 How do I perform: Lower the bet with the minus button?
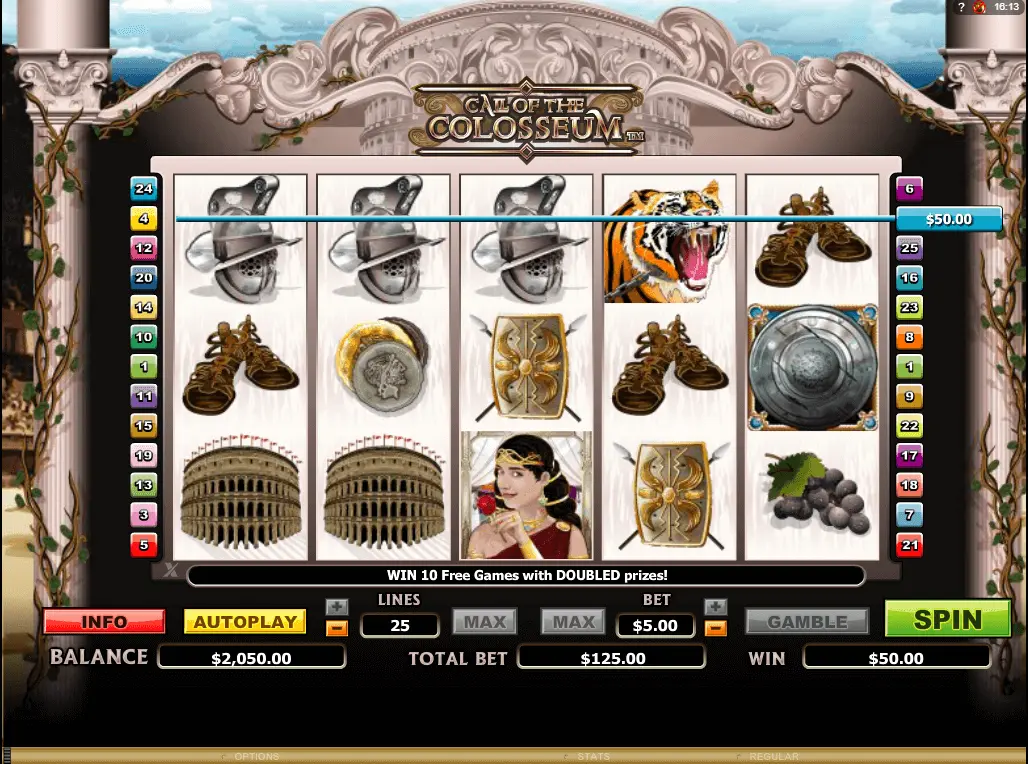(715, 628)
